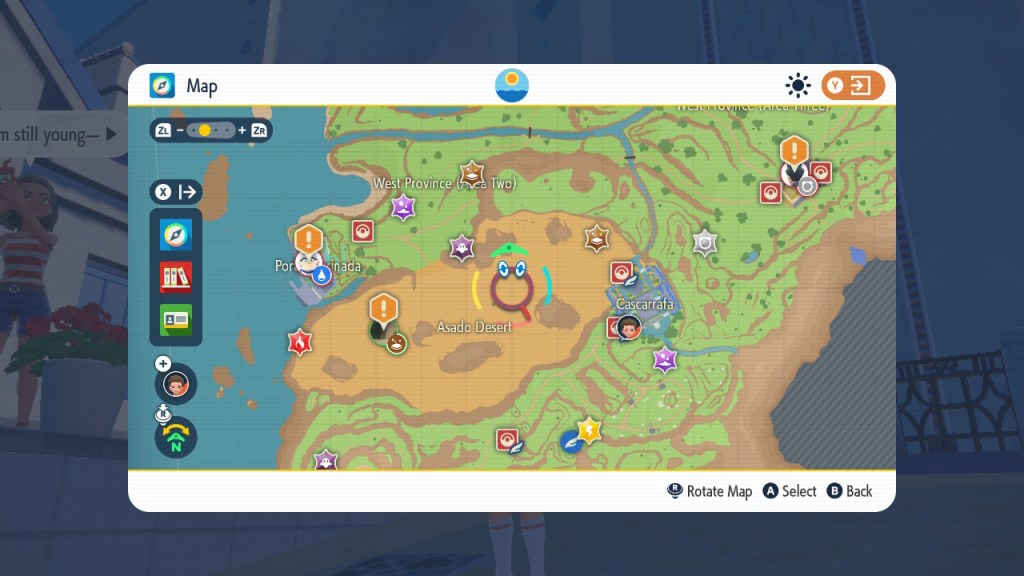1024x576 pixels.
Task: Toggle the north-facing compass indicator
Action: pyautogui.click(x=176, y=437)
